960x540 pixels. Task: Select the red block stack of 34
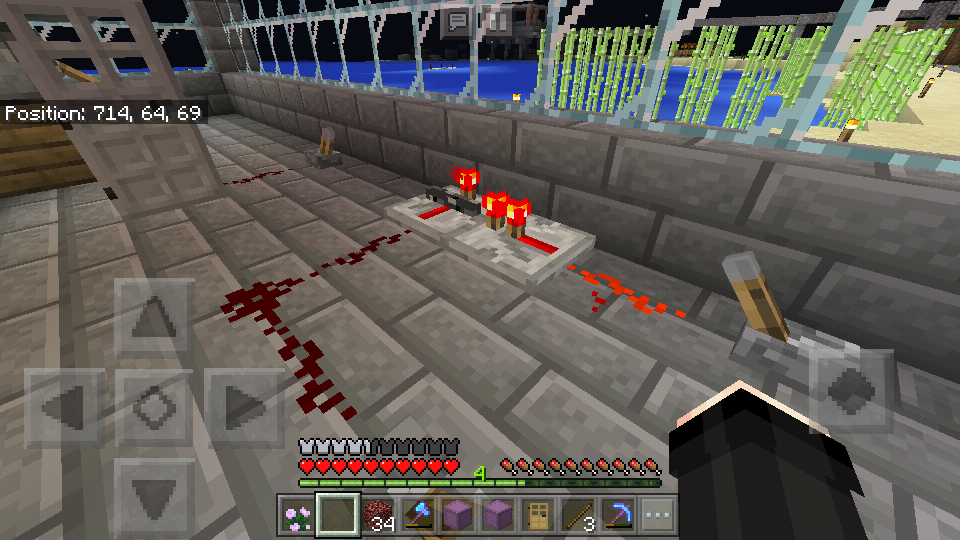(x=377, y=515)
